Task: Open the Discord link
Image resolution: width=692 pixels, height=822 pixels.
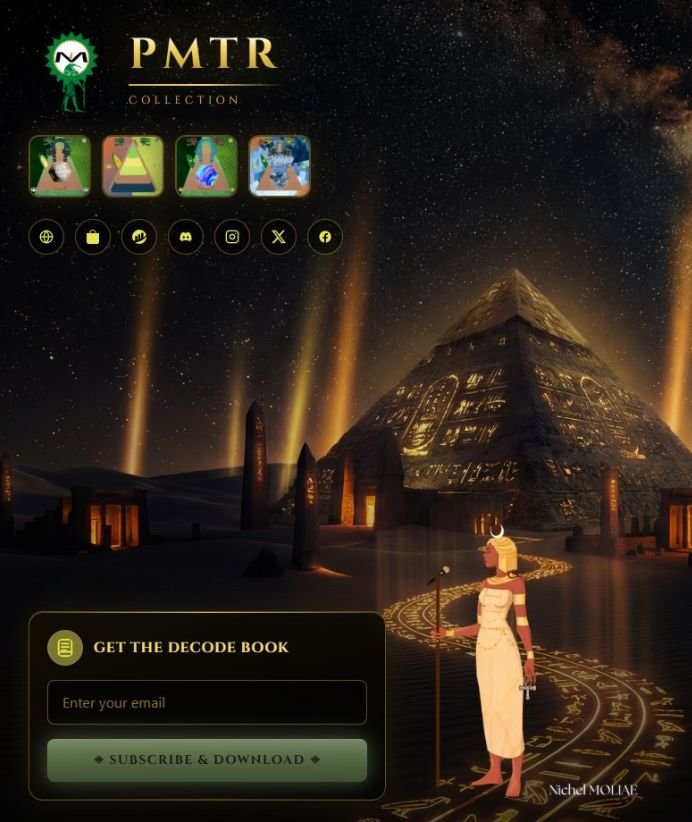Action: point(185,237)
